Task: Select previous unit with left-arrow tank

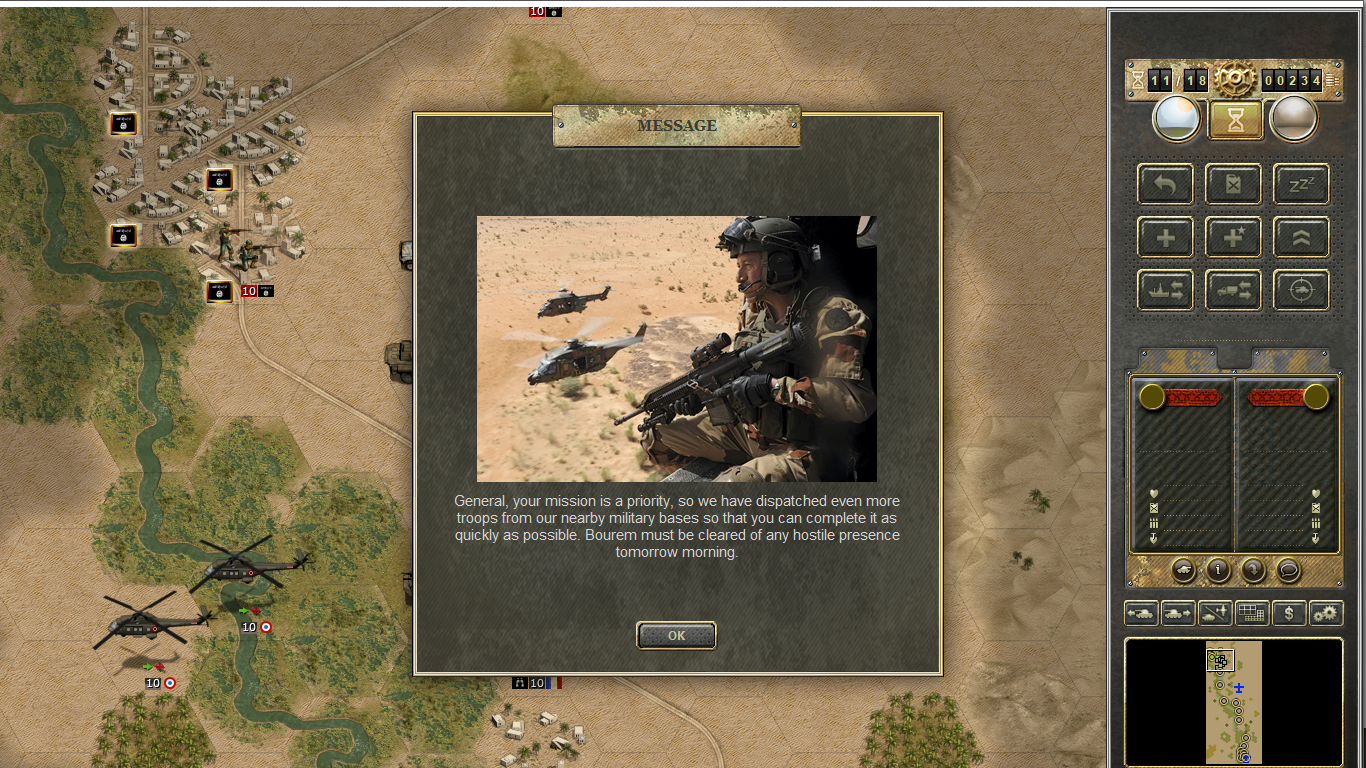Action: click(x=1141, y=613)
